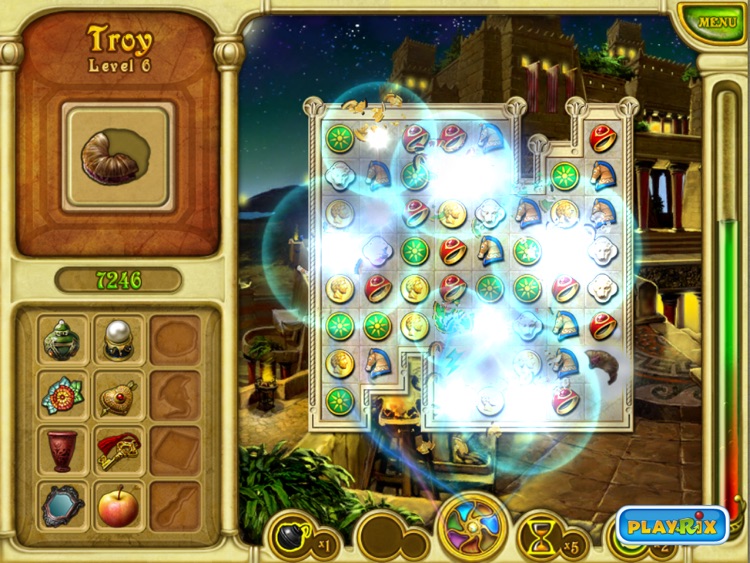Select the golden heart locket slot

point(119,396)
